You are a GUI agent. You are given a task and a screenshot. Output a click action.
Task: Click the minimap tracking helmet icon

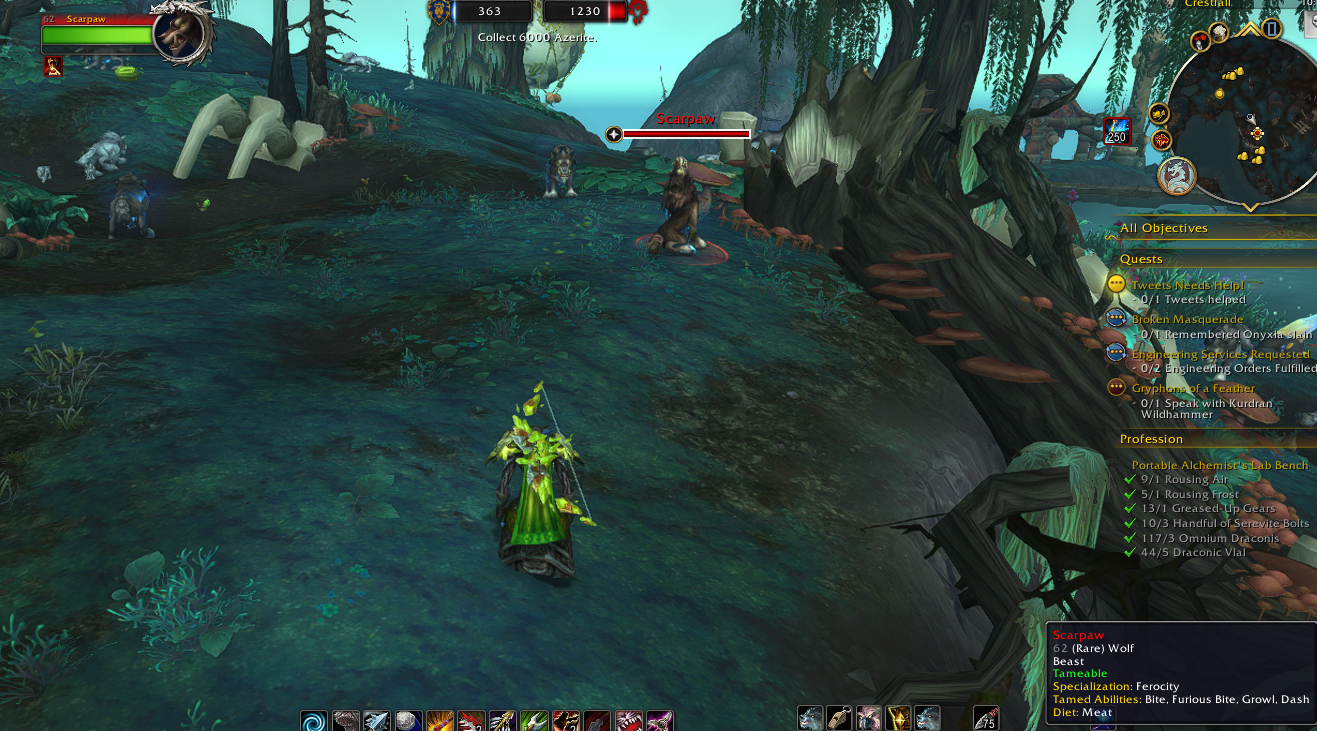pyautogui.click(x=1200, y=41)
